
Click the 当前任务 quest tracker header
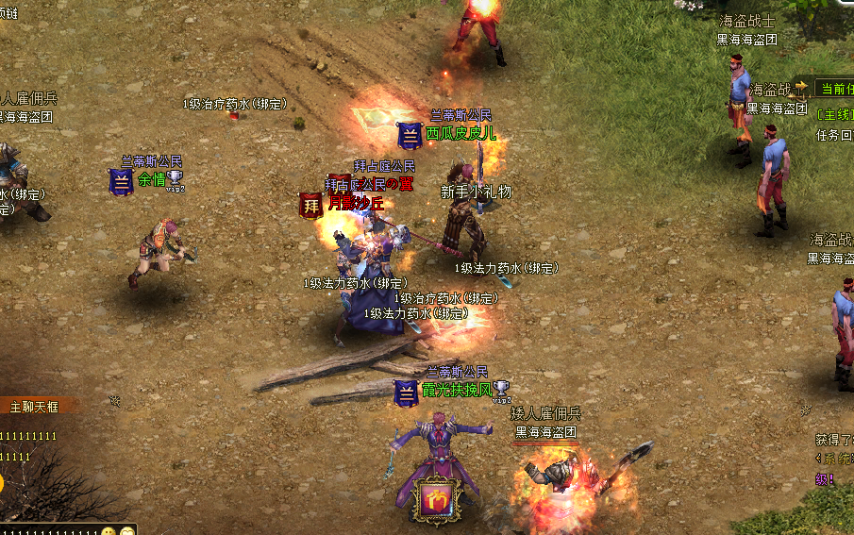click(836, 89)
